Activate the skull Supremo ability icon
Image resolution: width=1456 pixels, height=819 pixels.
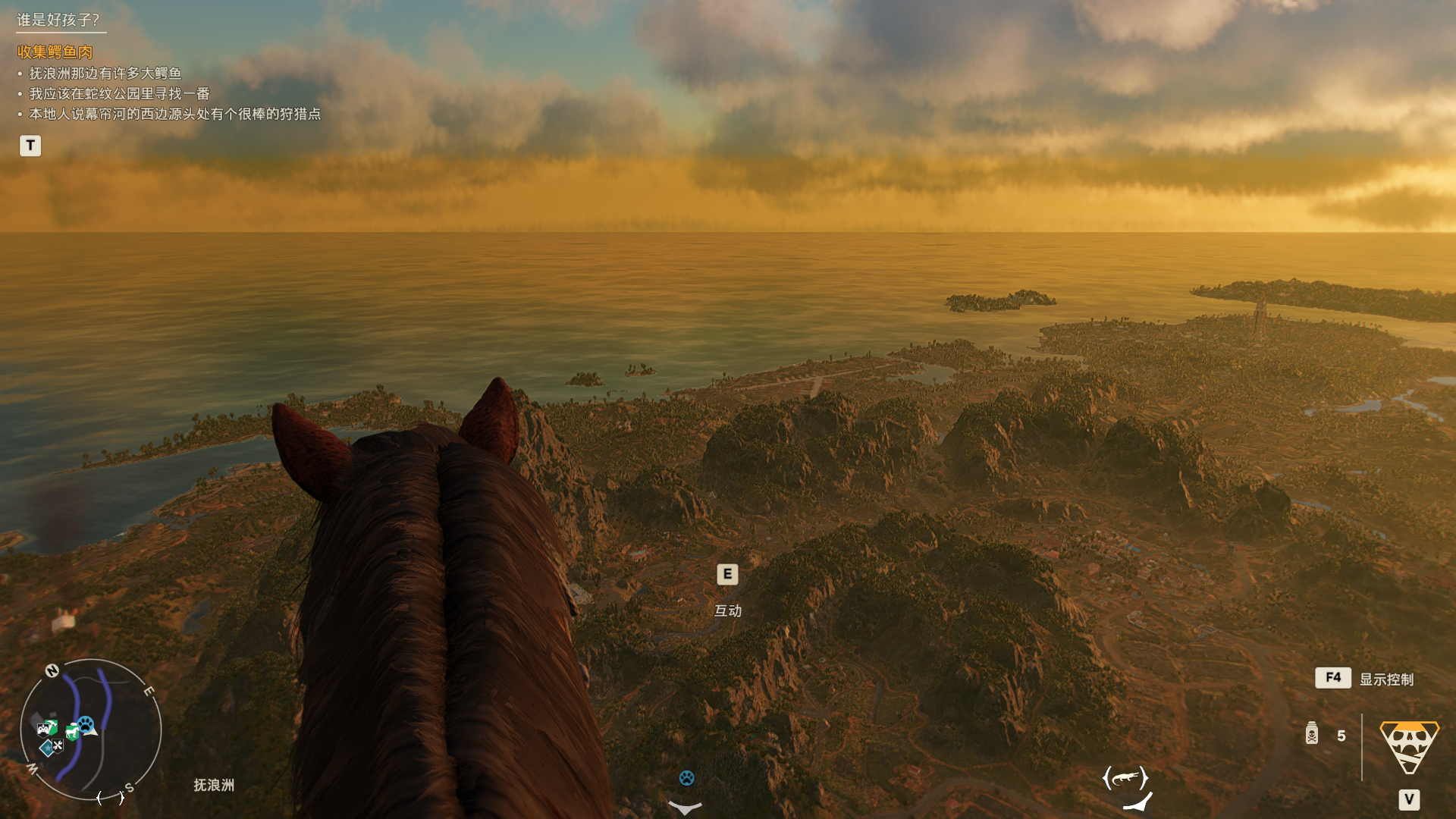pyautogui.click(x=1409, y=746)
